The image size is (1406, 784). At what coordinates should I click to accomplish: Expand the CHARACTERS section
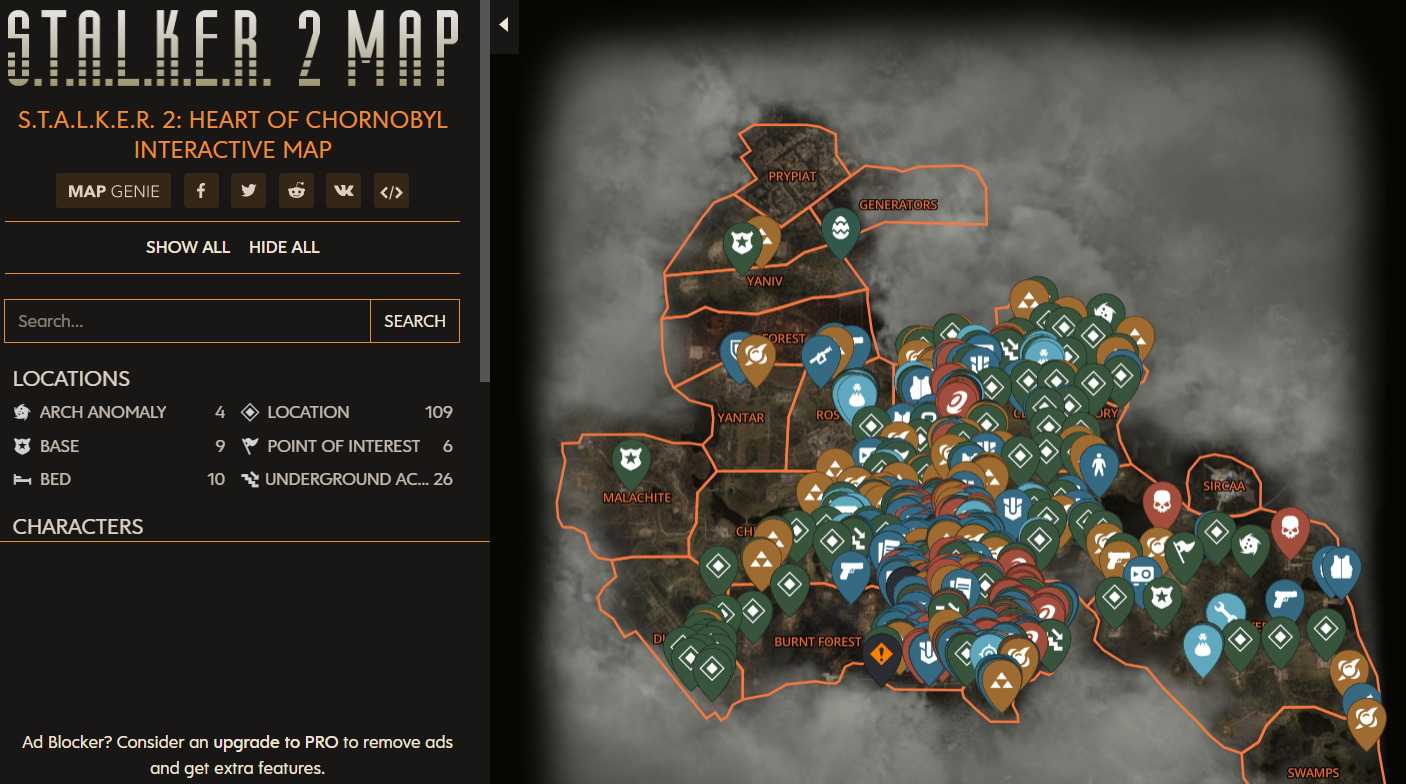tap(75, 526)
